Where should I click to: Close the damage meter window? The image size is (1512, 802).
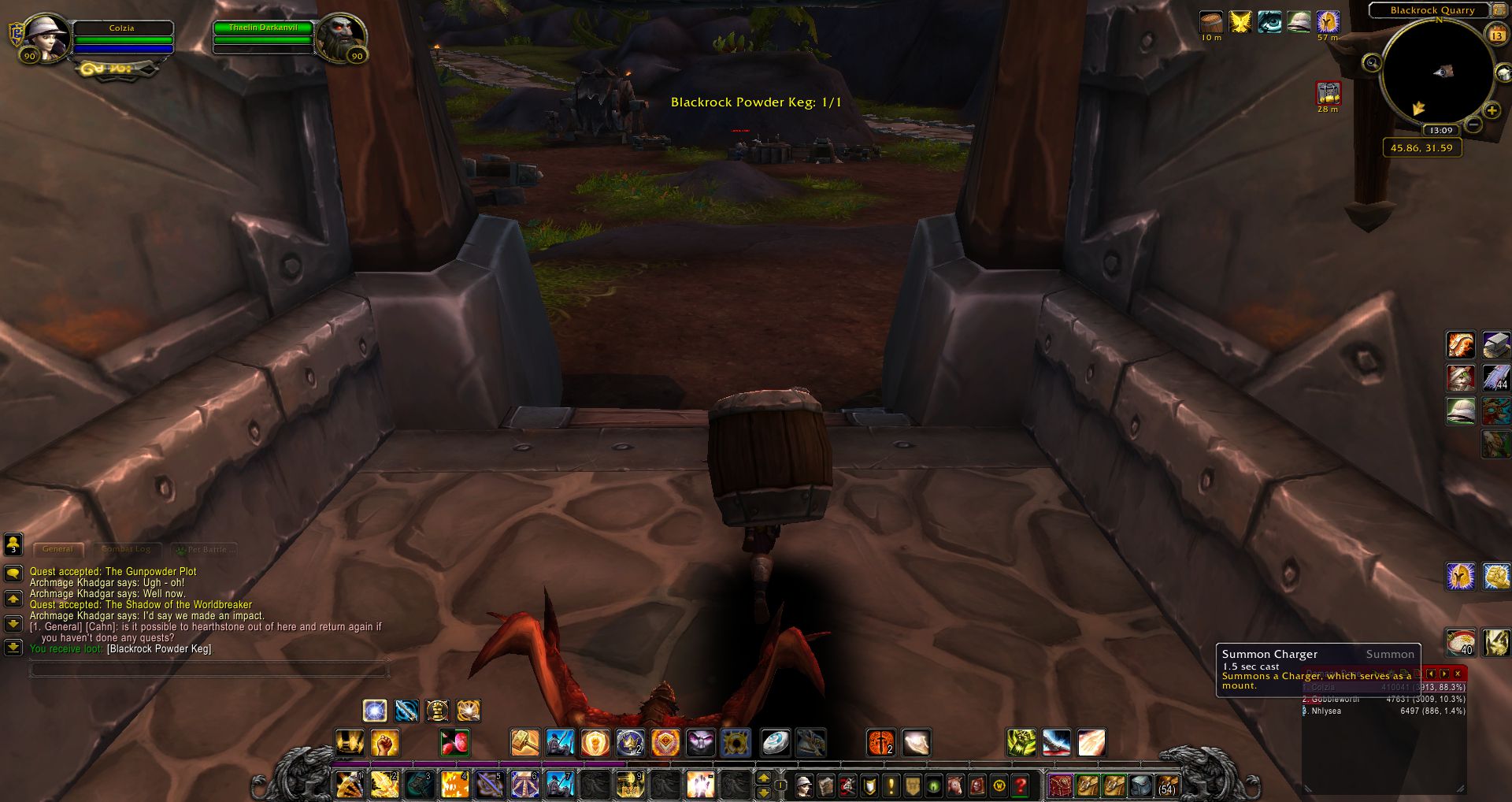[1458, 674]
